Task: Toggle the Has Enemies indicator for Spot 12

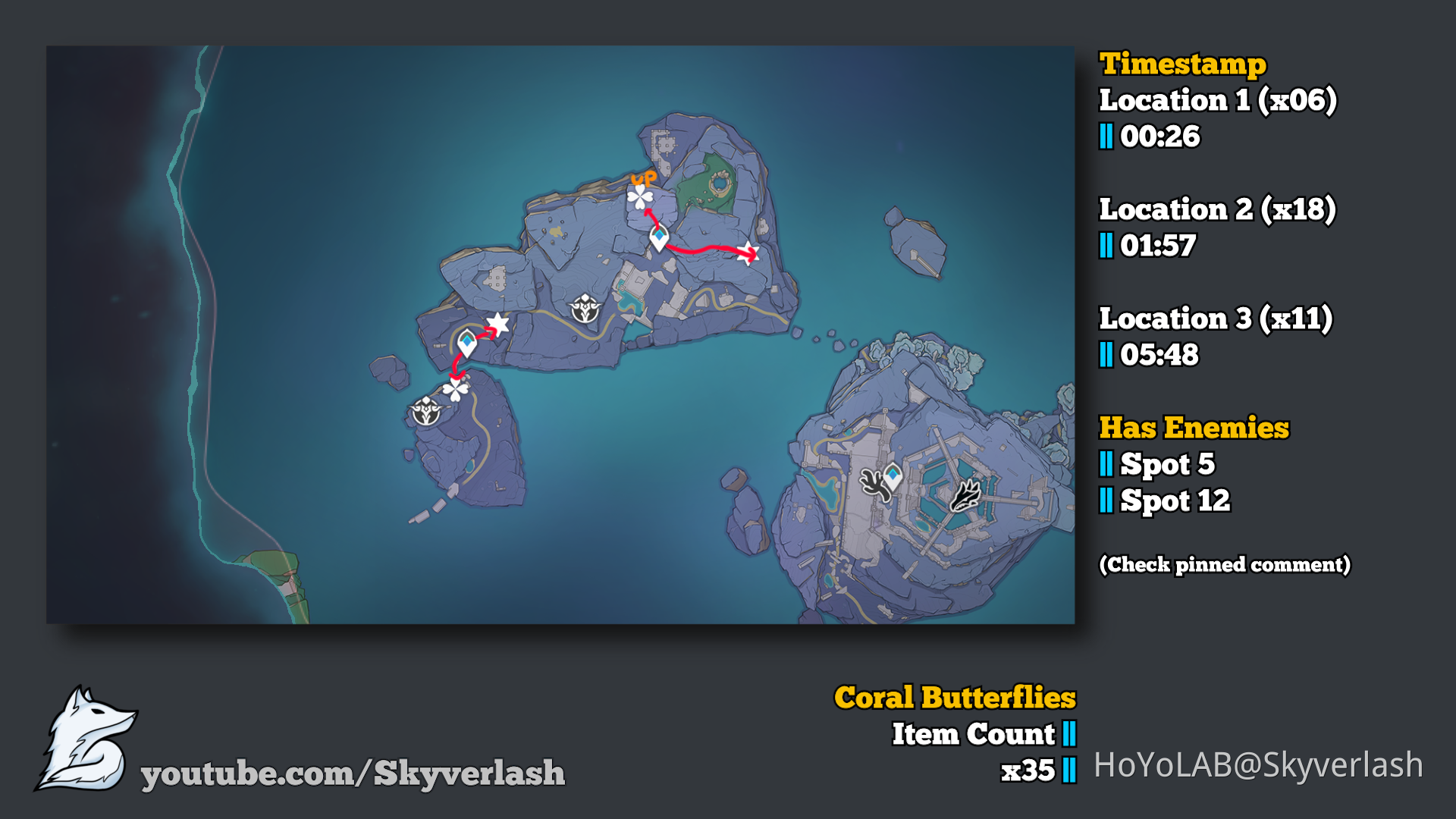Action: click(x=1165, y=501)
